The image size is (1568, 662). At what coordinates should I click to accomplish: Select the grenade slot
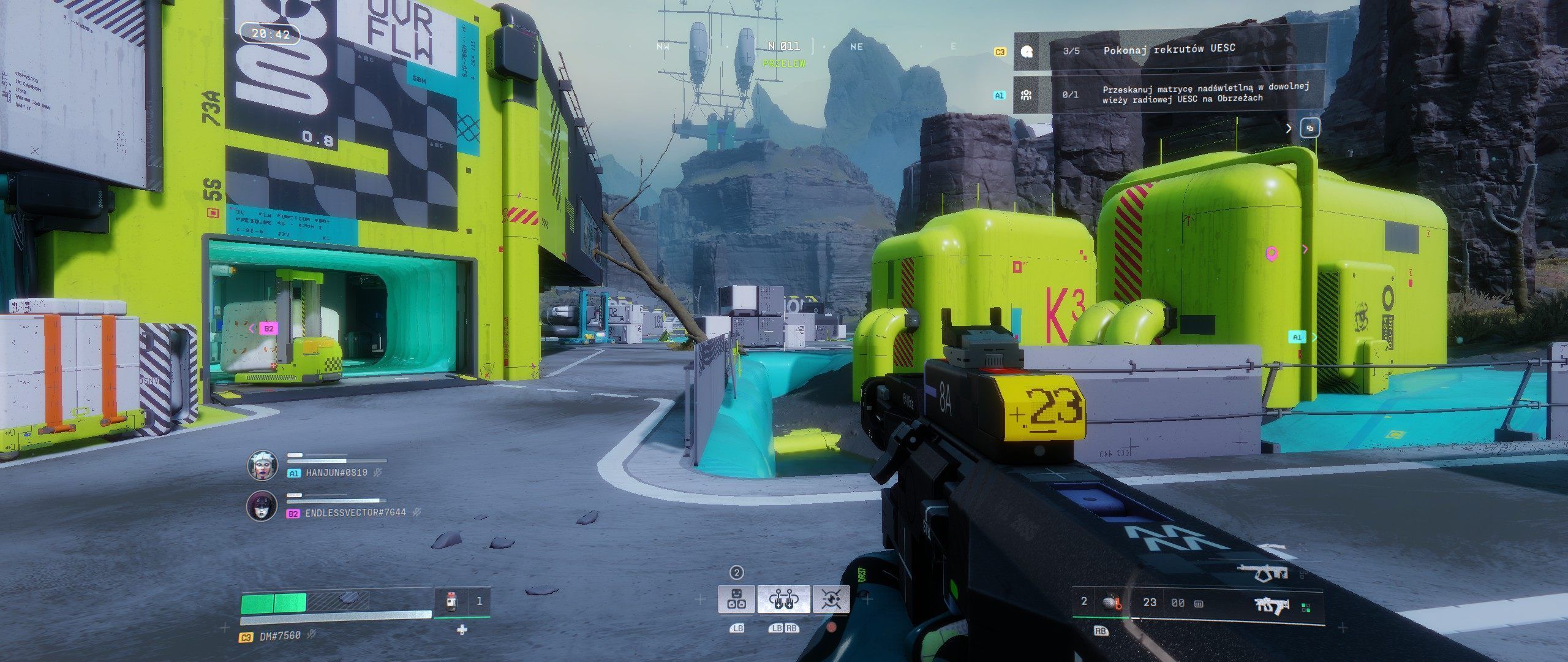point(1111,602)
